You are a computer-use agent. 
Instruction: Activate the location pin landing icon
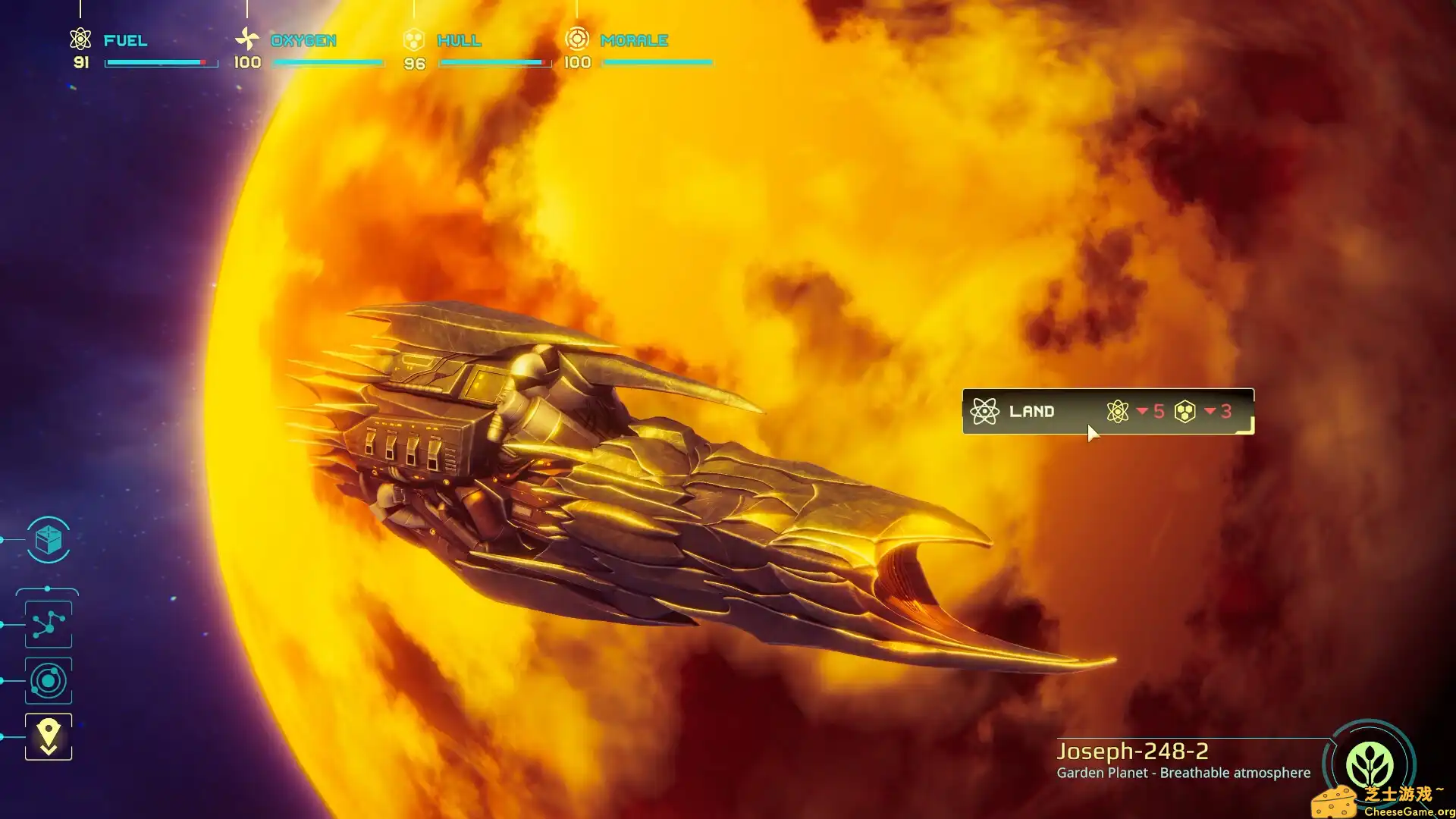tap(49, 736)
